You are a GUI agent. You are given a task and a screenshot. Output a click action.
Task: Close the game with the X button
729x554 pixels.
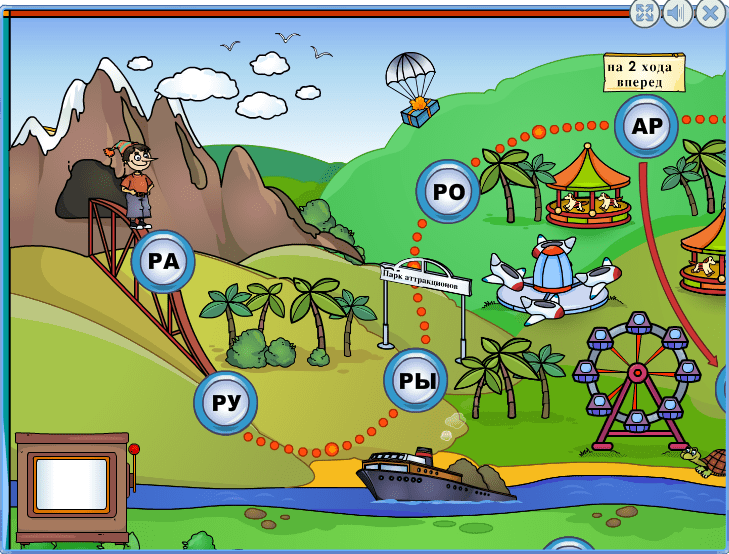tap(710, 13)
